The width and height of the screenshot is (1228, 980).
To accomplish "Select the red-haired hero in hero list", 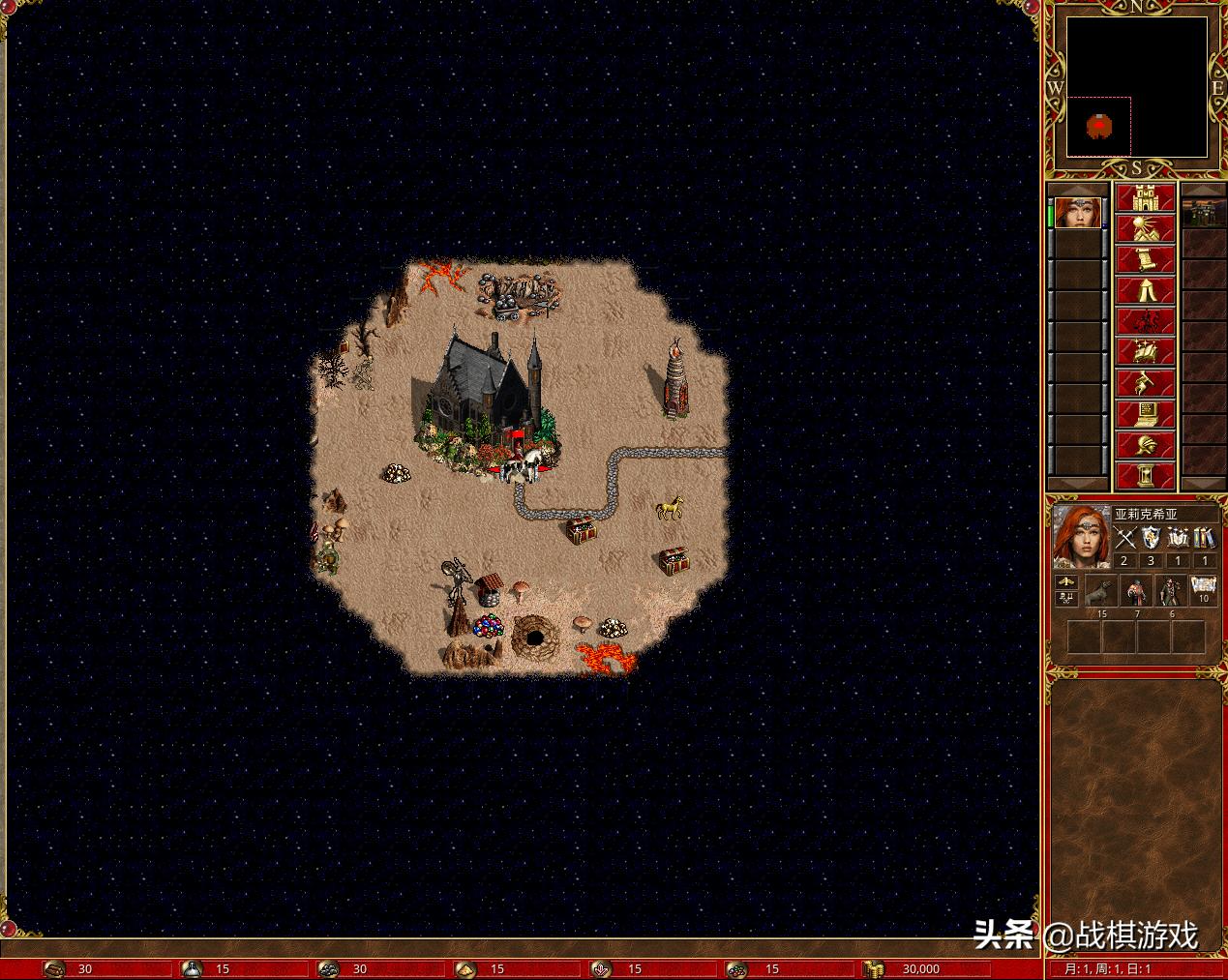I will click(x=1079, y=213).
